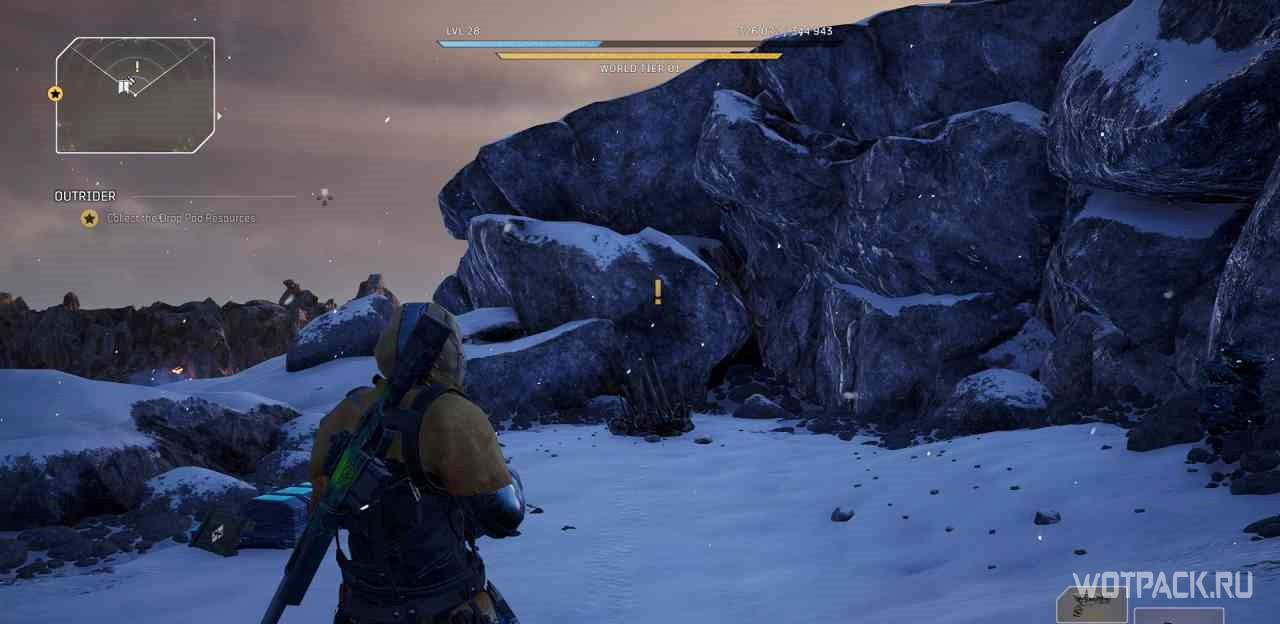Screen dimensions: 1280x624
Task: Click the small arrow beside the minimap
Action: click(220, 116)
